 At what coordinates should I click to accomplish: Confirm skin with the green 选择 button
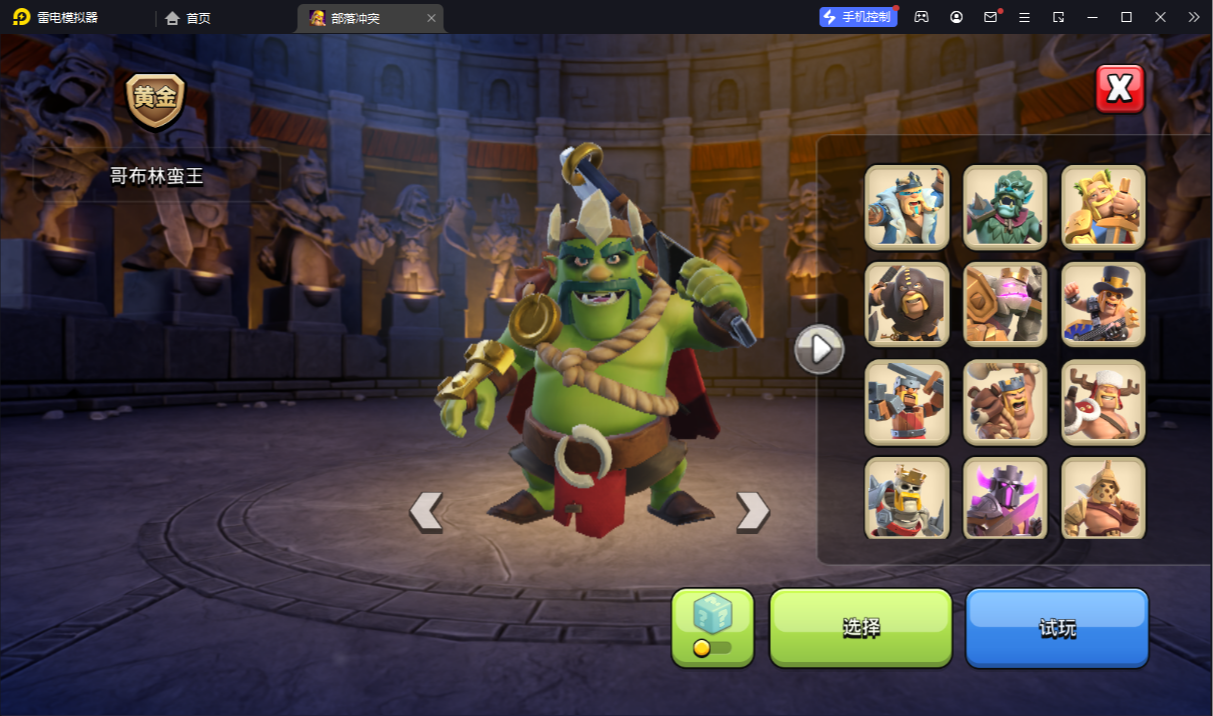pyautogui.click(x=860, y=627)
